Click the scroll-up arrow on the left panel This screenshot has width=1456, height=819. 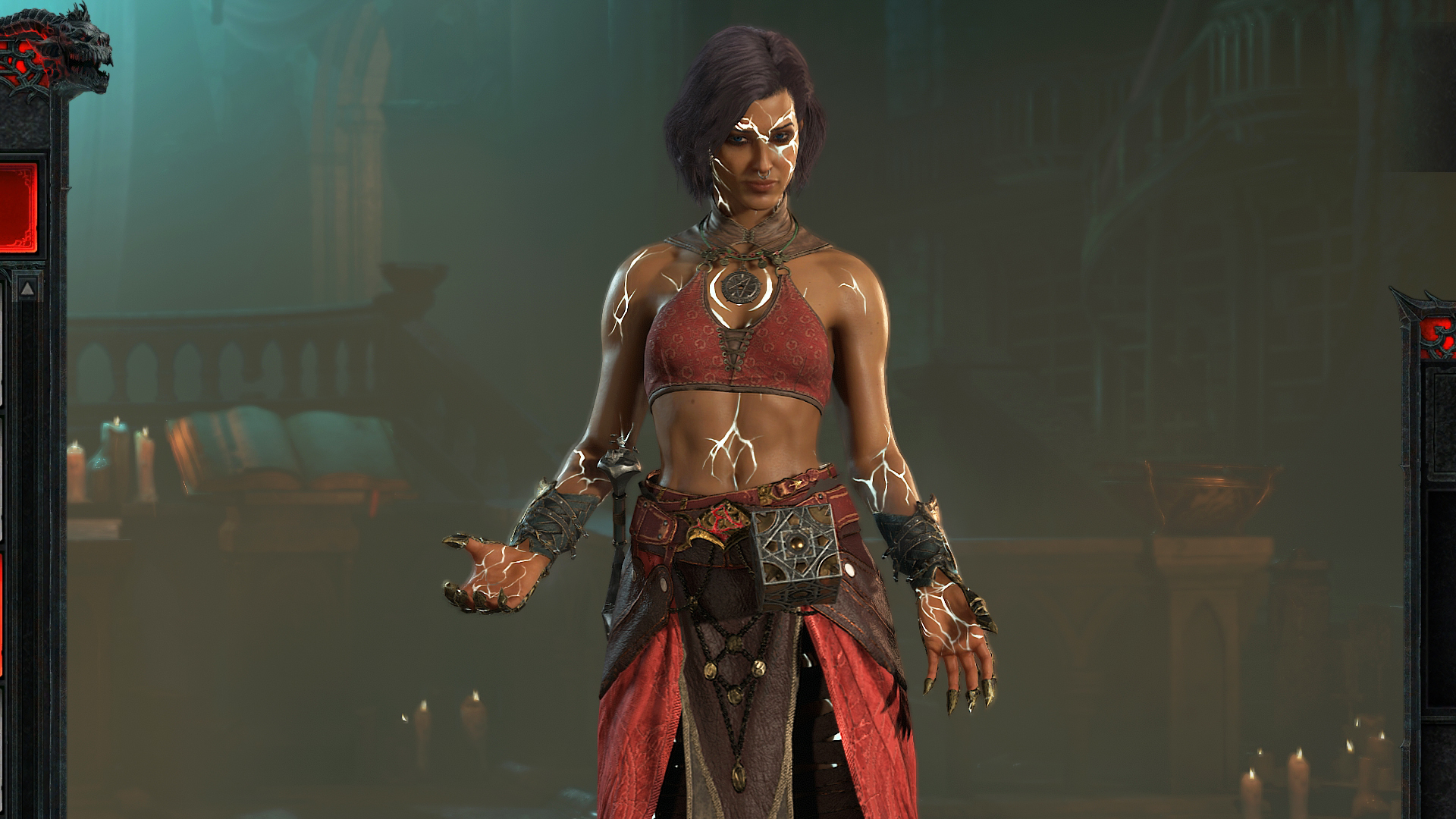tap(26, 289)
